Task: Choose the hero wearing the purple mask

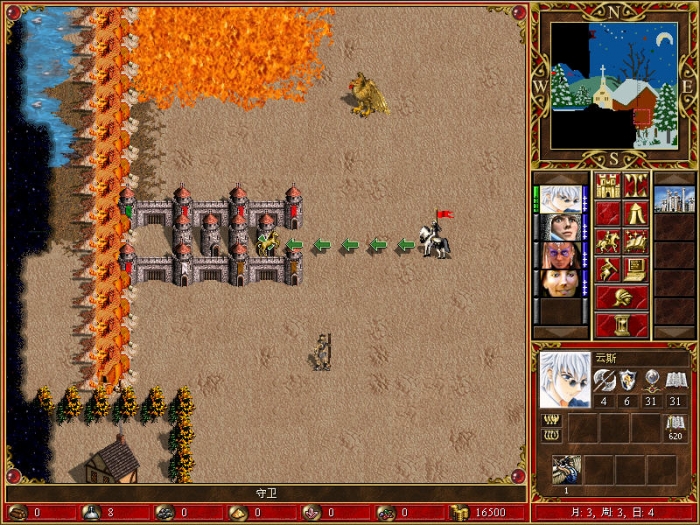Action: pyautogui.click(x=560, y=255)
